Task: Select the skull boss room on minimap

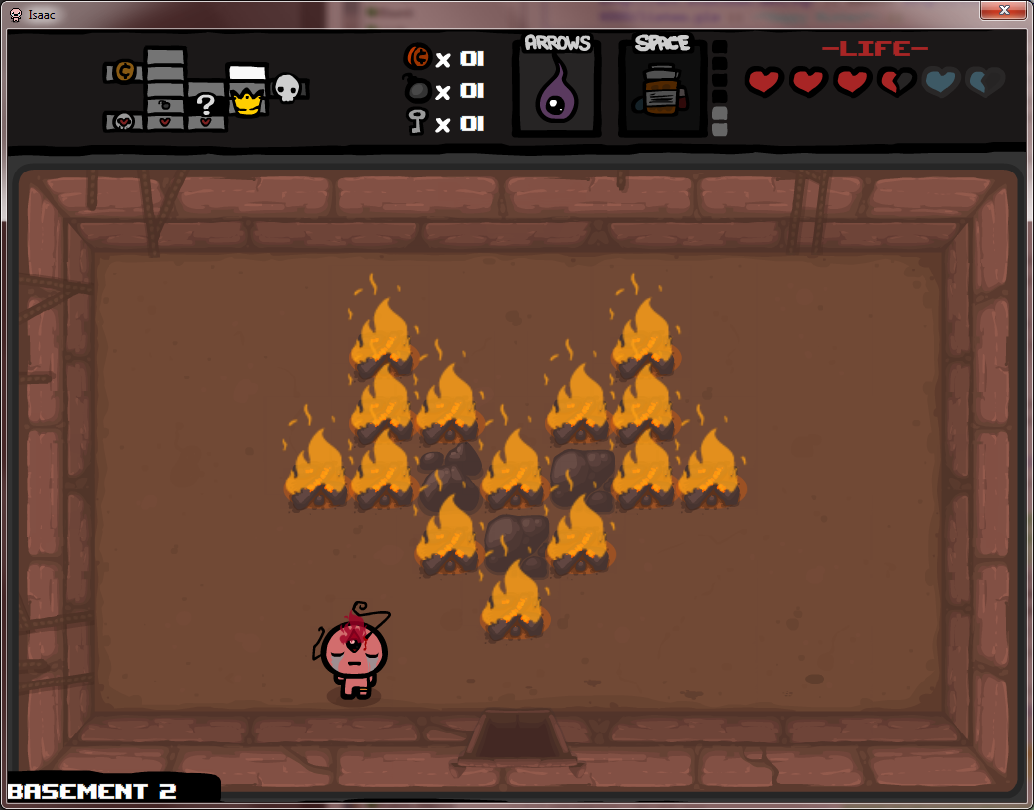Action: point(287,88)
